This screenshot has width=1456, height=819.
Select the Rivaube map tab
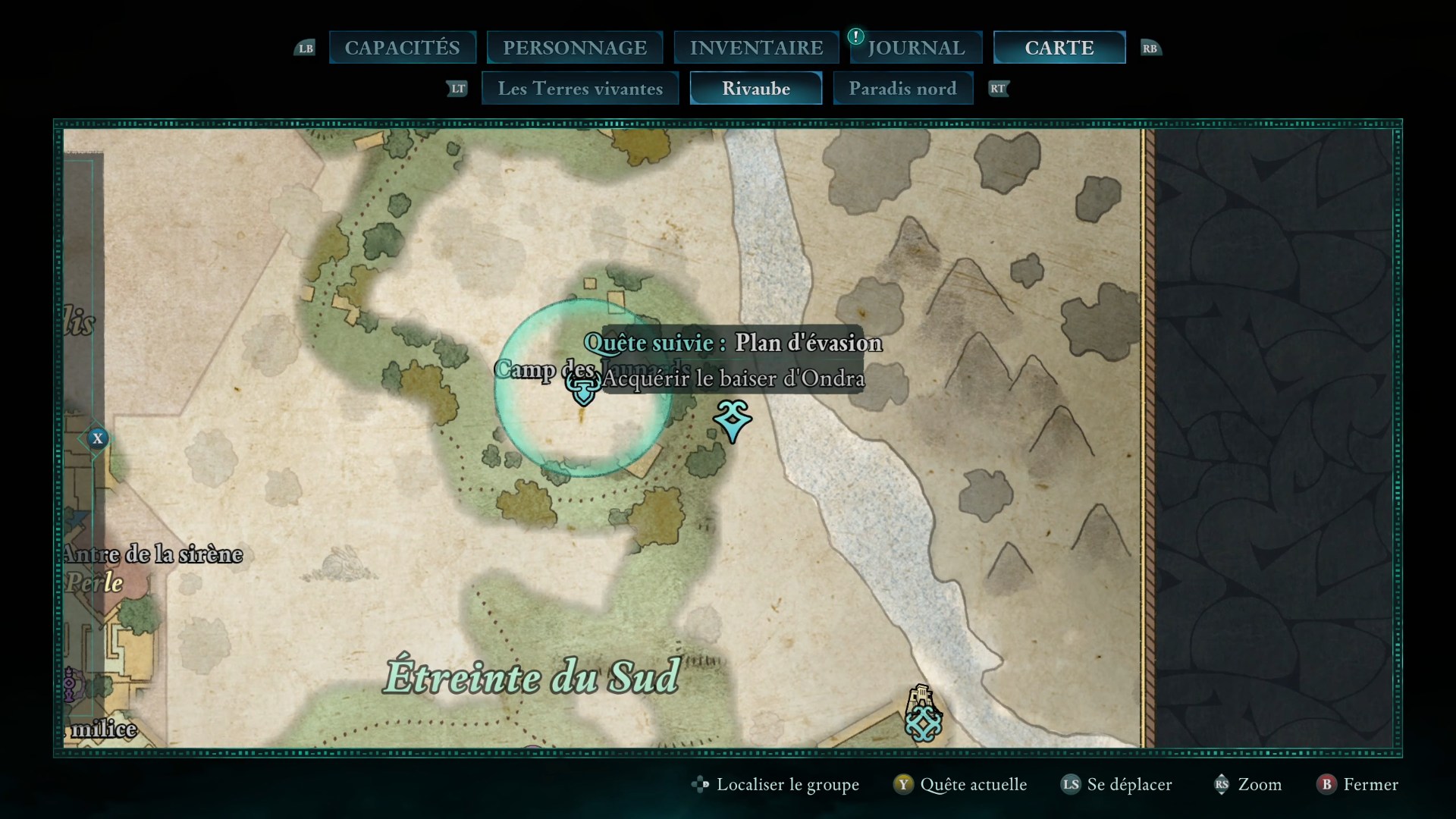click(756, 89)
